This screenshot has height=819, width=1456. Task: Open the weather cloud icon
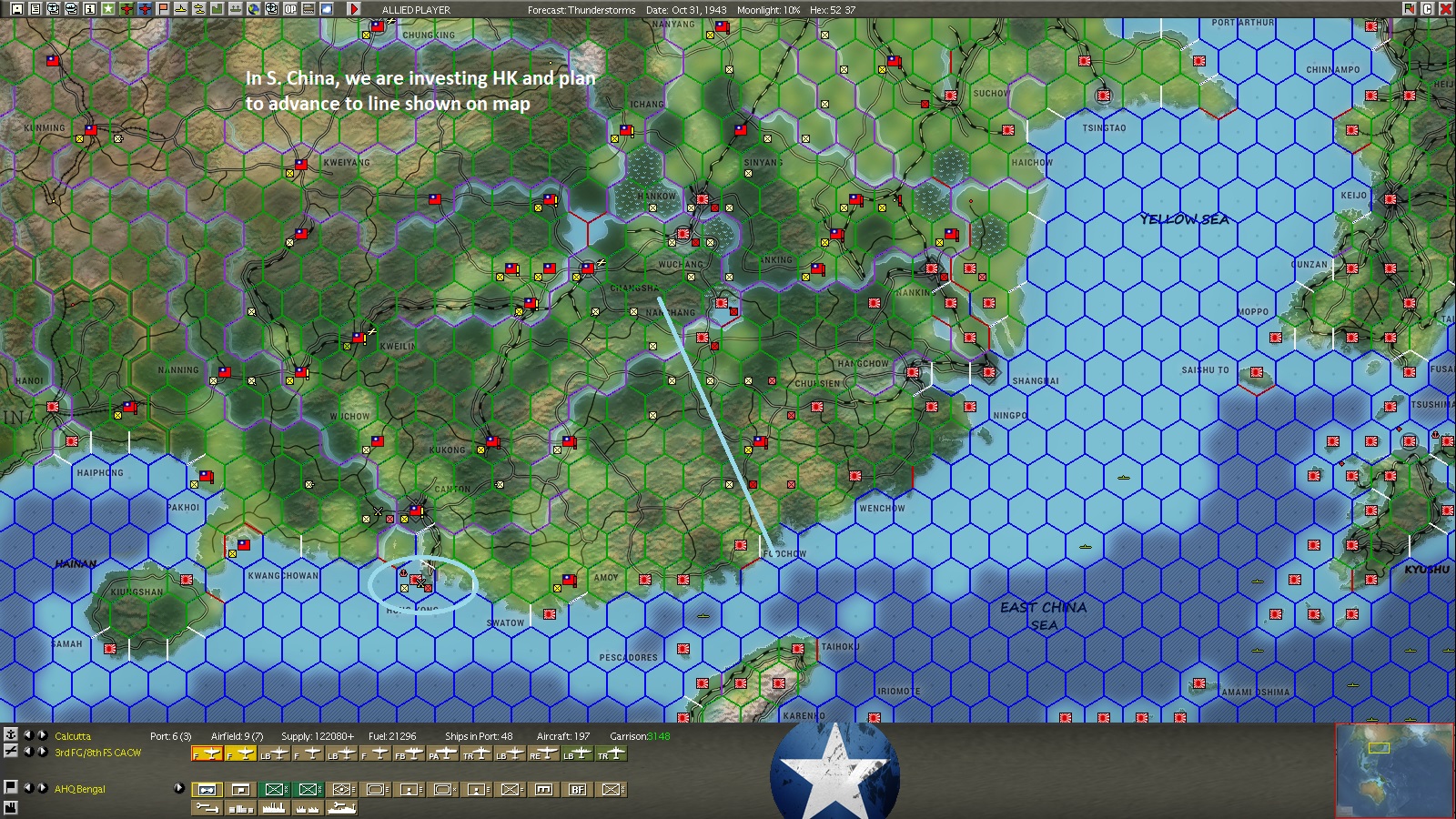pos(326,7)
